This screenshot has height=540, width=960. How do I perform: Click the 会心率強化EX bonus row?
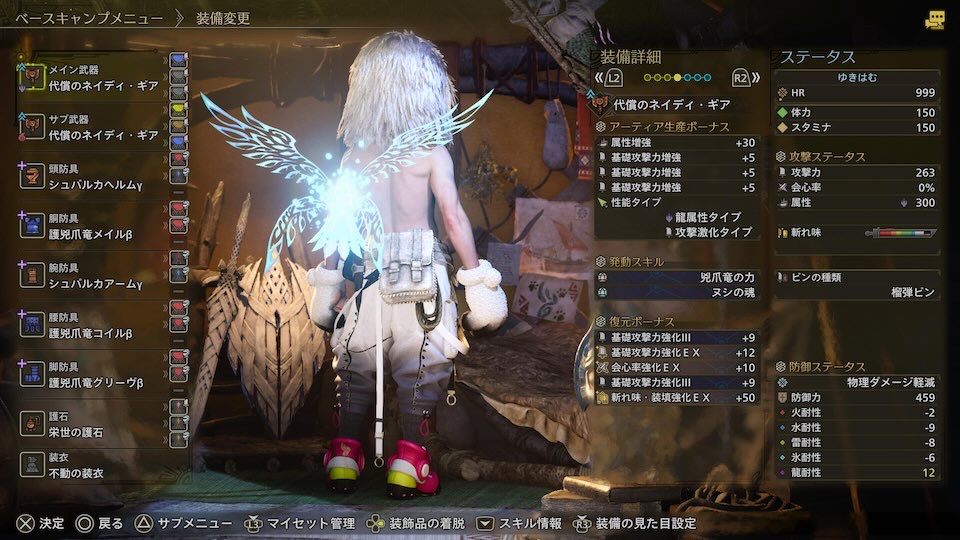click(676, 367)
